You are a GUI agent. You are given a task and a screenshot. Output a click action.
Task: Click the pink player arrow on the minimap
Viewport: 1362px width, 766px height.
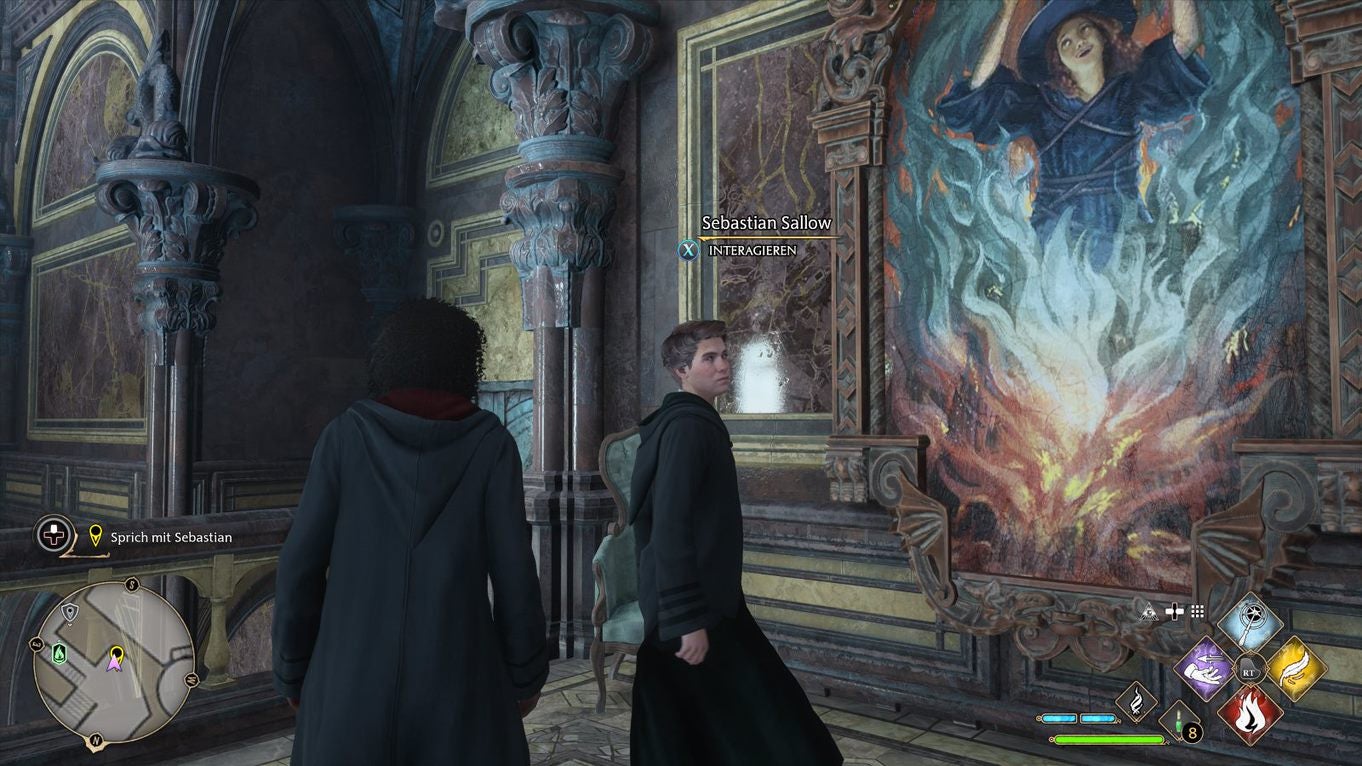coord(115,665)
